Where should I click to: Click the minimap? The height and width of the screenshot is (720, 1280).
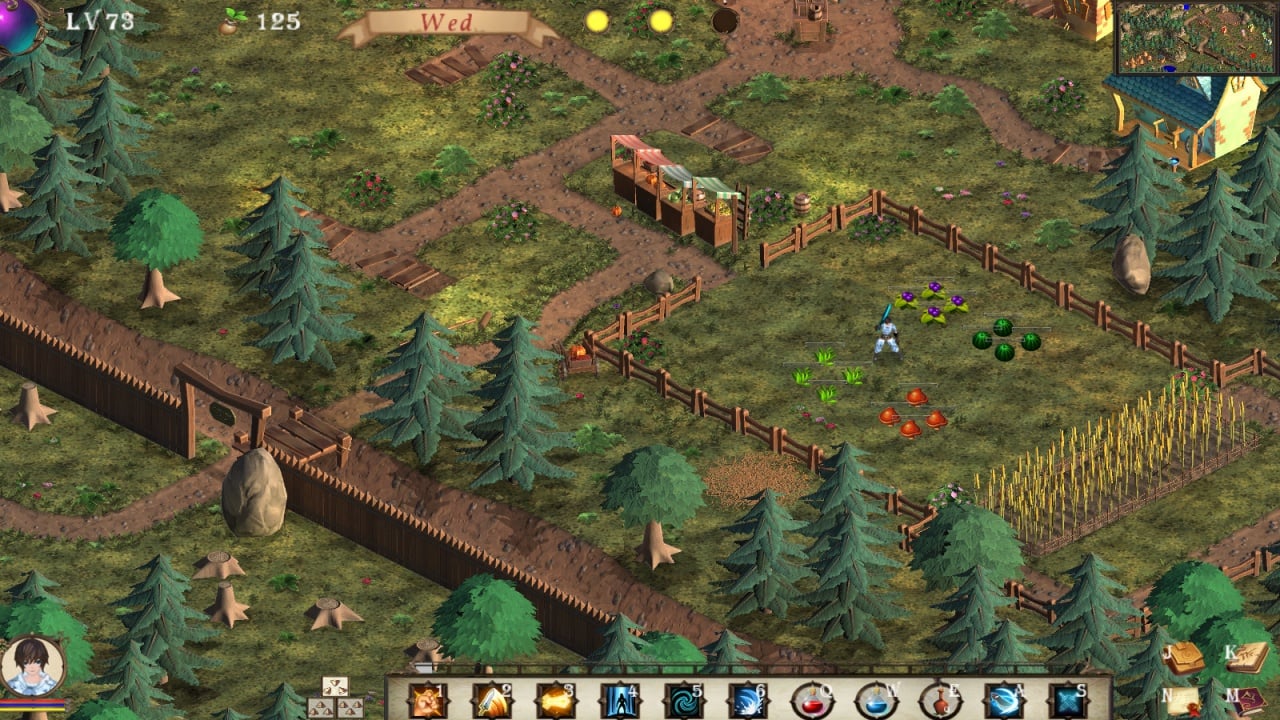[x=1197, y=38]
